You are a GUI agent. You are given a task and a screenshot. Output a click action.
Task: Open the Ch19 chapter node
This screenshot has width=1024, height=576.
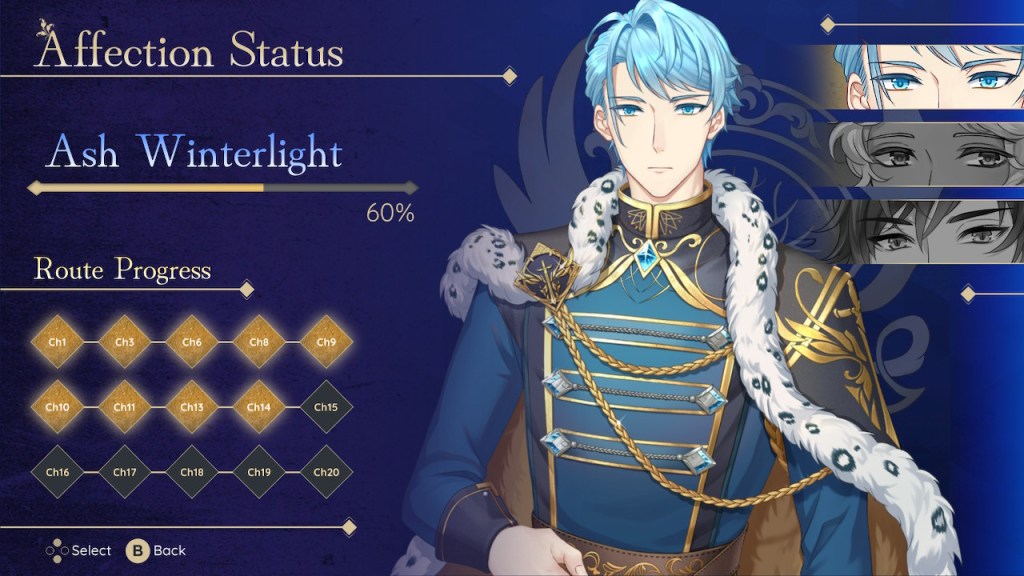(259, 472)
